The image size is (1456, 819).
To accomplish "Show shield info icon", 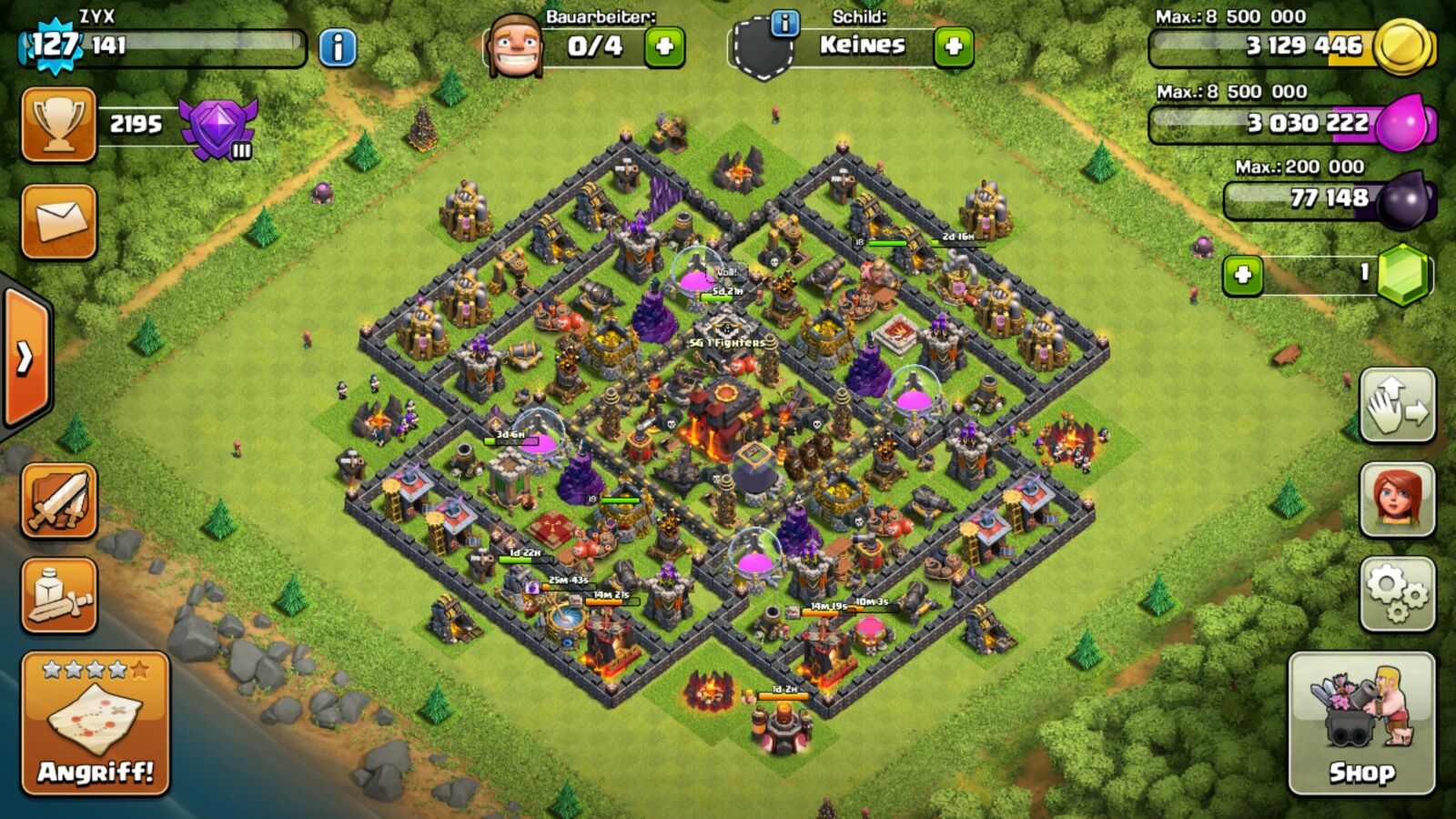I will pyautogui.click(x=784, y=23).
